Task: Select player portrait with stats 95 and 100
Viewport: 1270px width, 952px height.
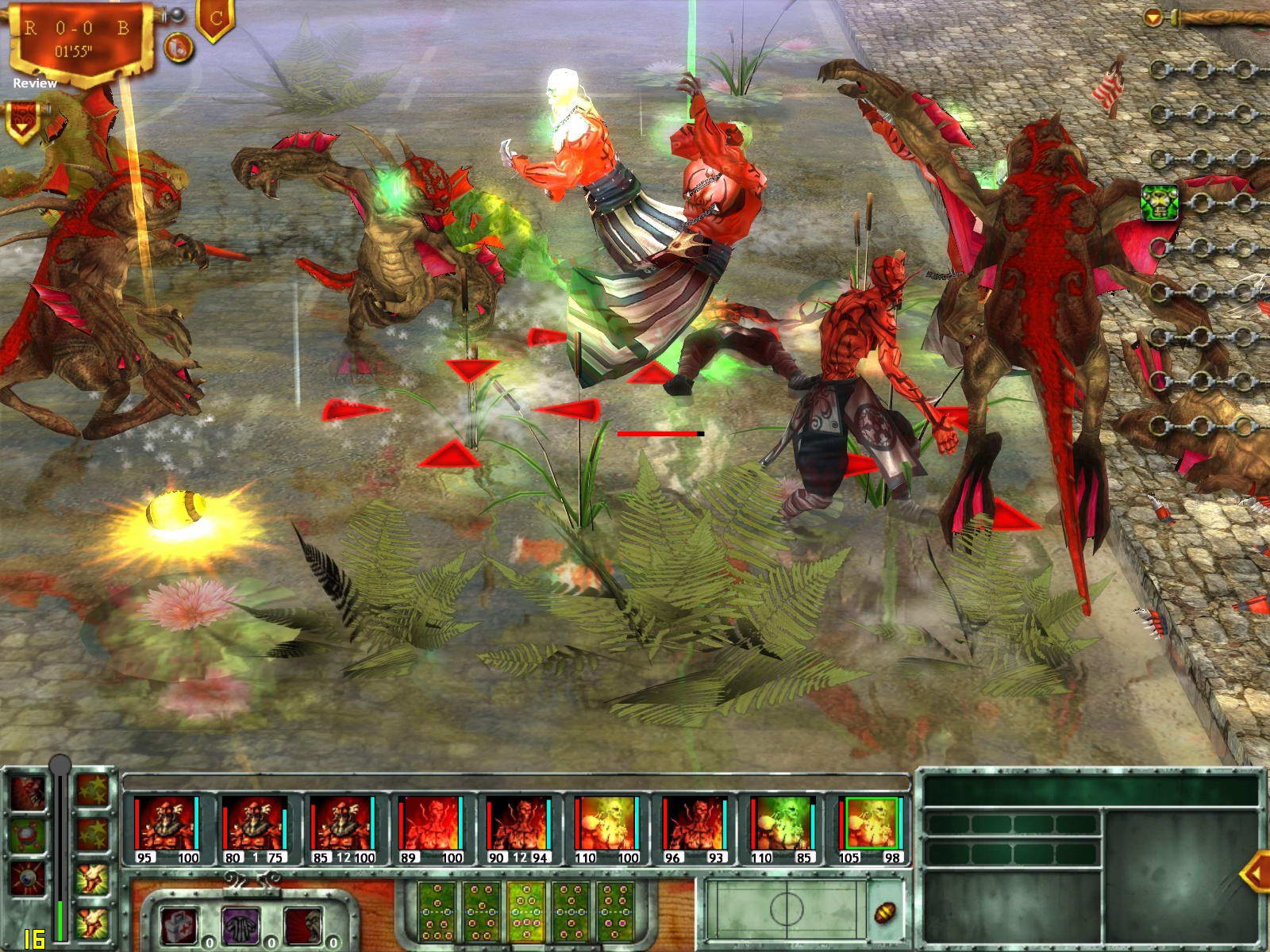Action: [166, 823]
